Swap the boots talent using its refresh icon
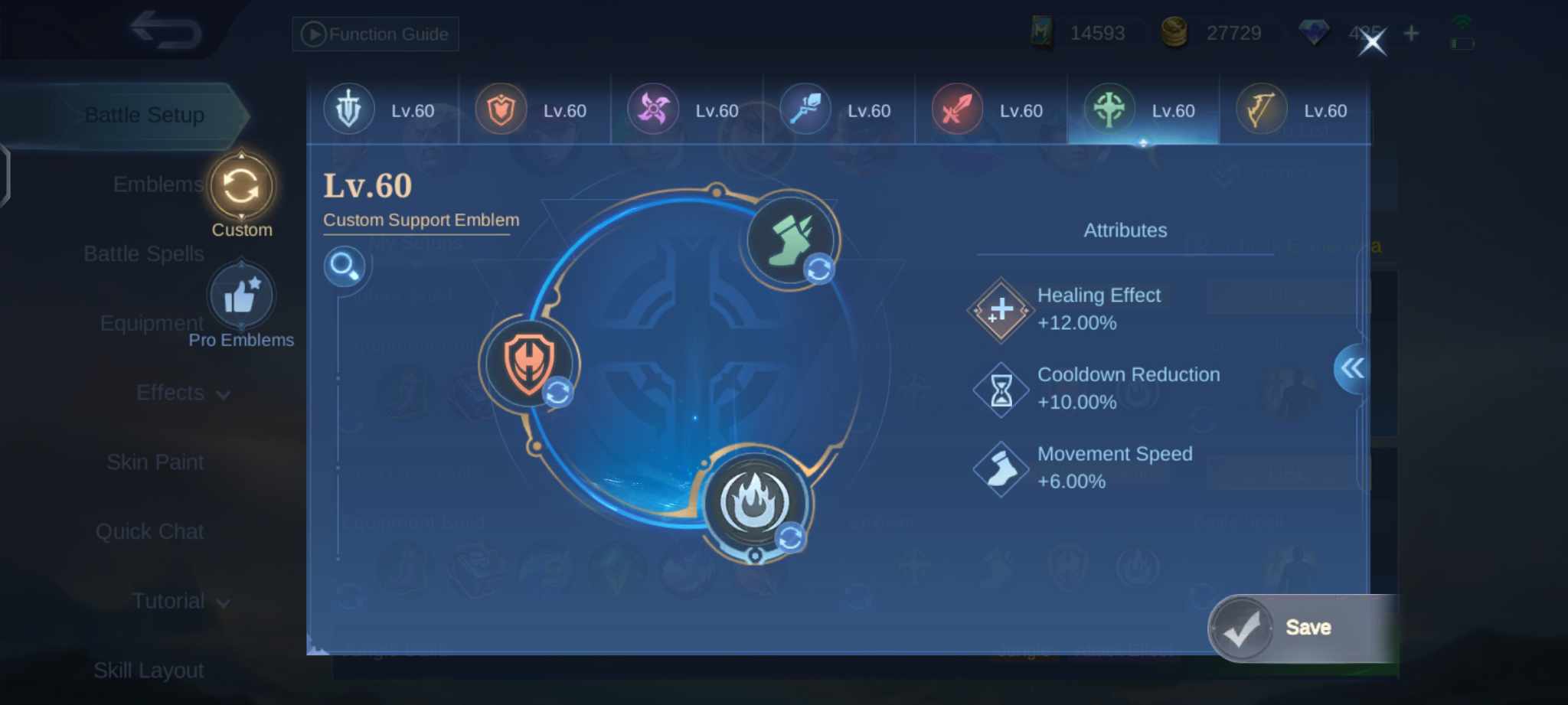This screenshot has width=1568, height=705. pos(818,269)
